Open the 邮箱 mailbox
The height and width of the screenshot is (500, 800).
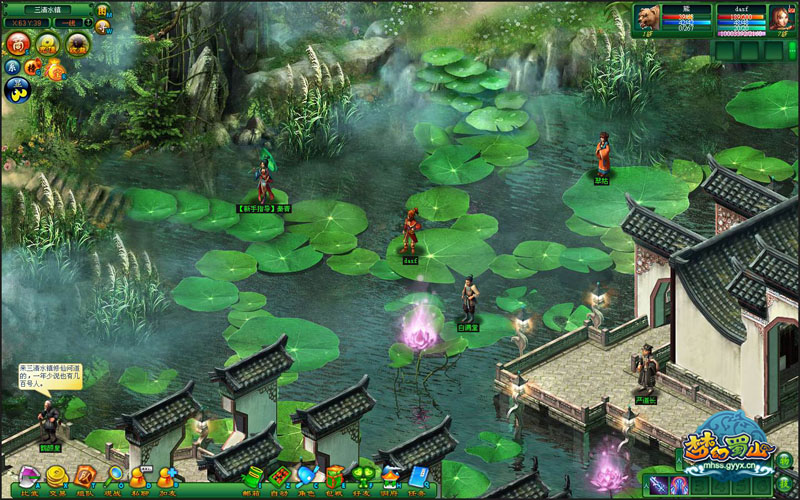pos(252,477)
